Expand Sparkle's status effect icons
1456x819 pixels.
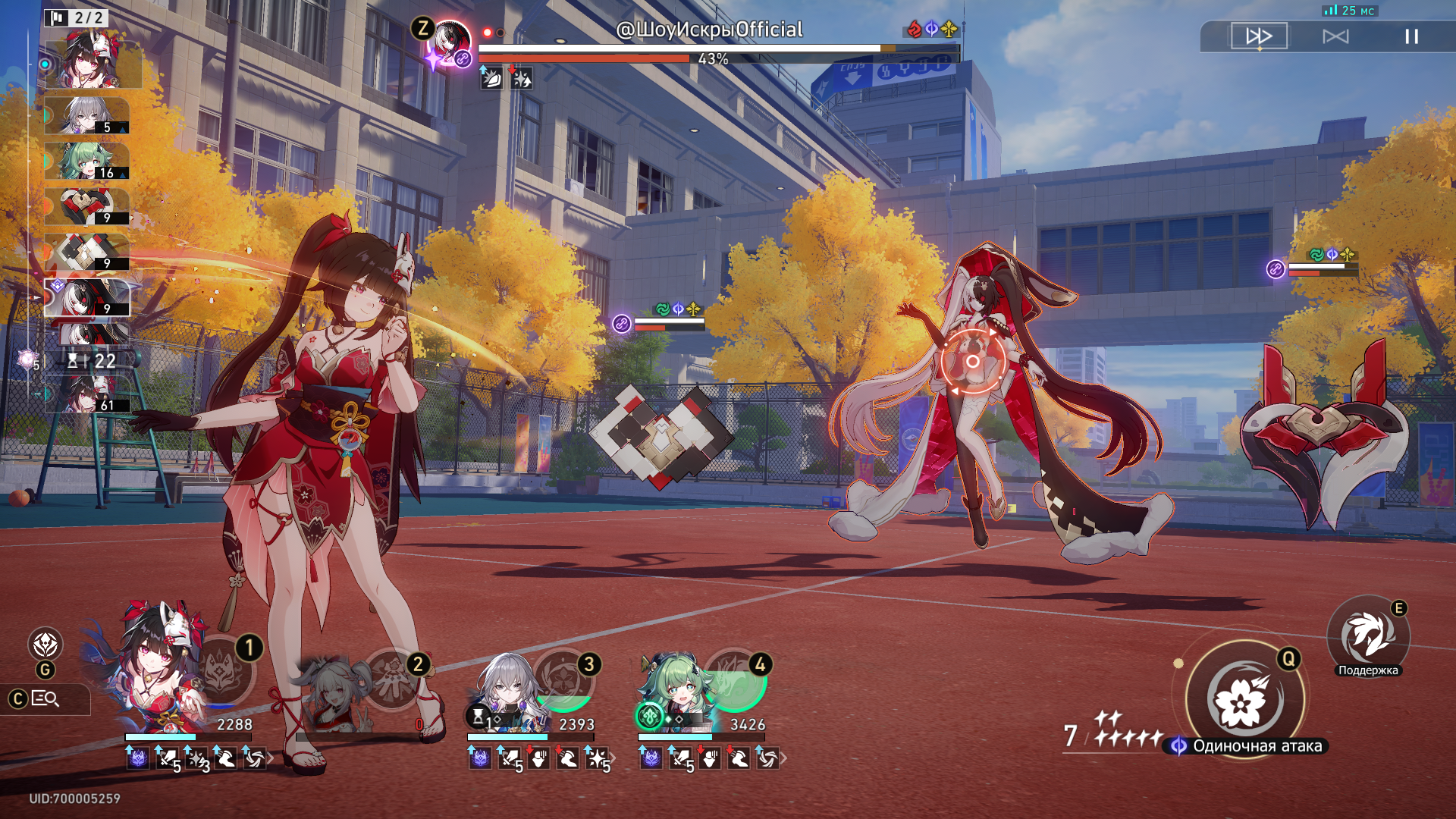[x=271, y=758]
